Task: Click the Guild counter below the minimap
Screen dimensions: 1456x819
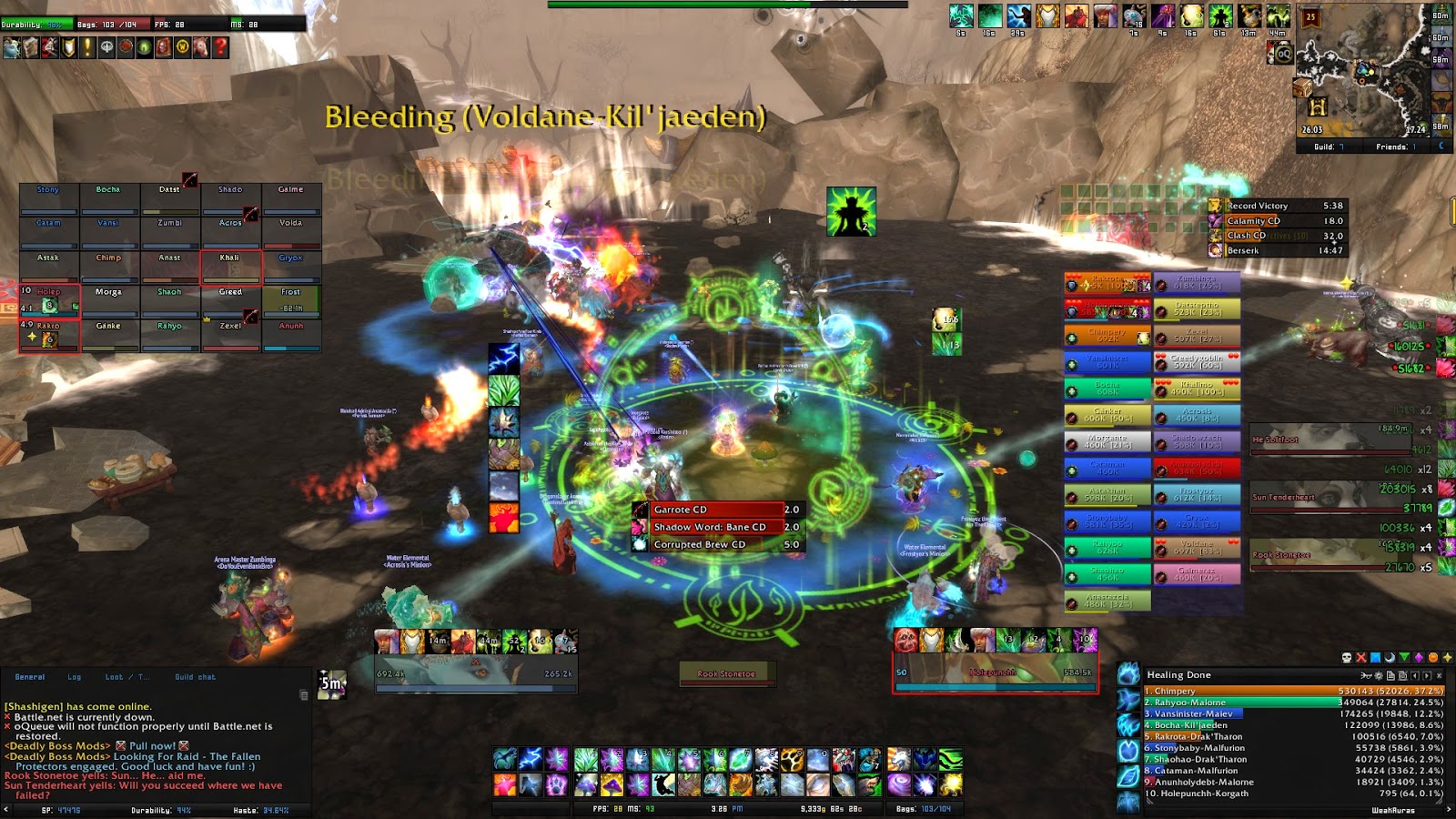Action: [x=1330, y=147]
